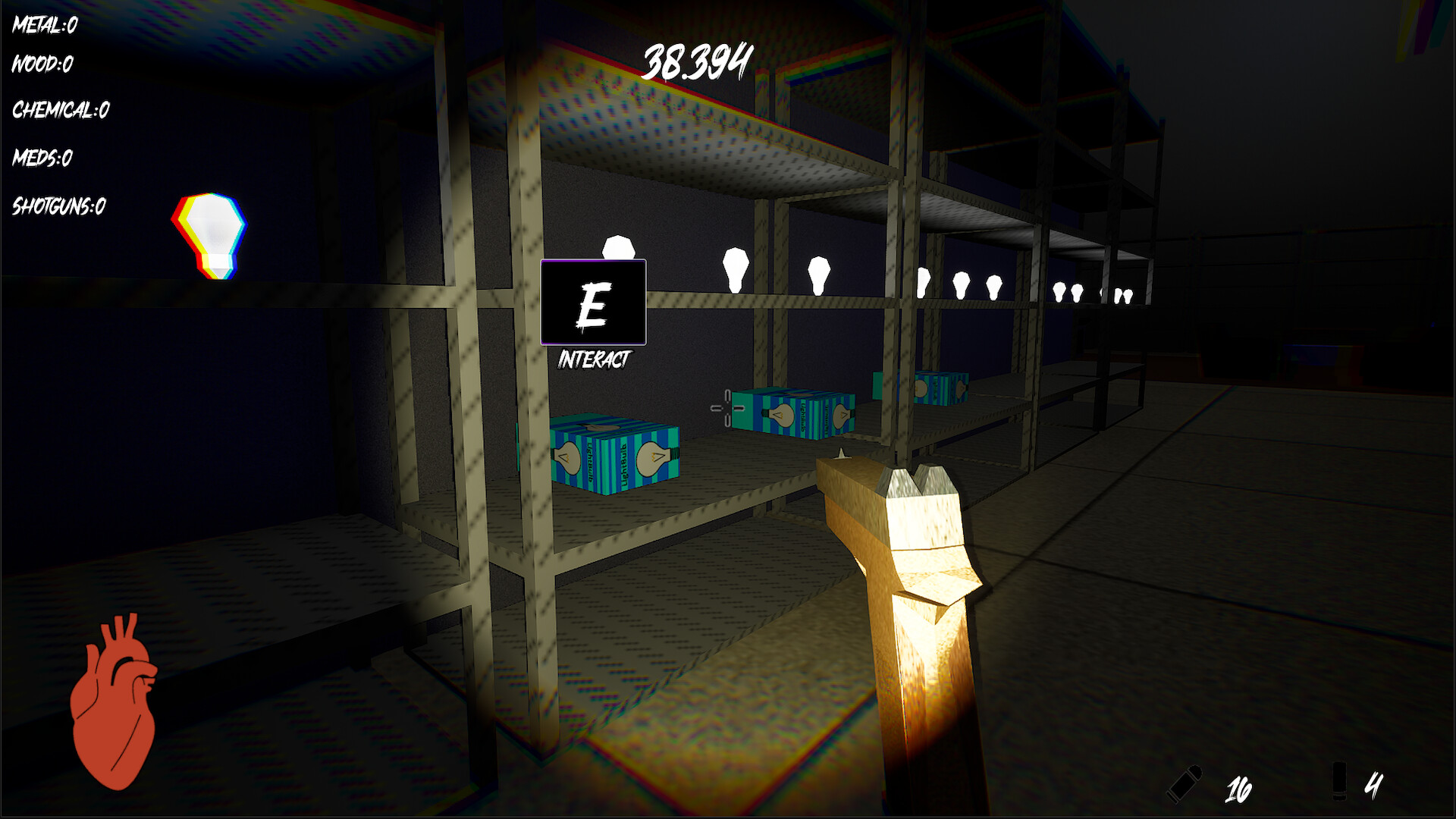Screen dimensions: 1456x819
Task: Toggle the SHOTGUNS:0 counter
Action: coord(58,205)
